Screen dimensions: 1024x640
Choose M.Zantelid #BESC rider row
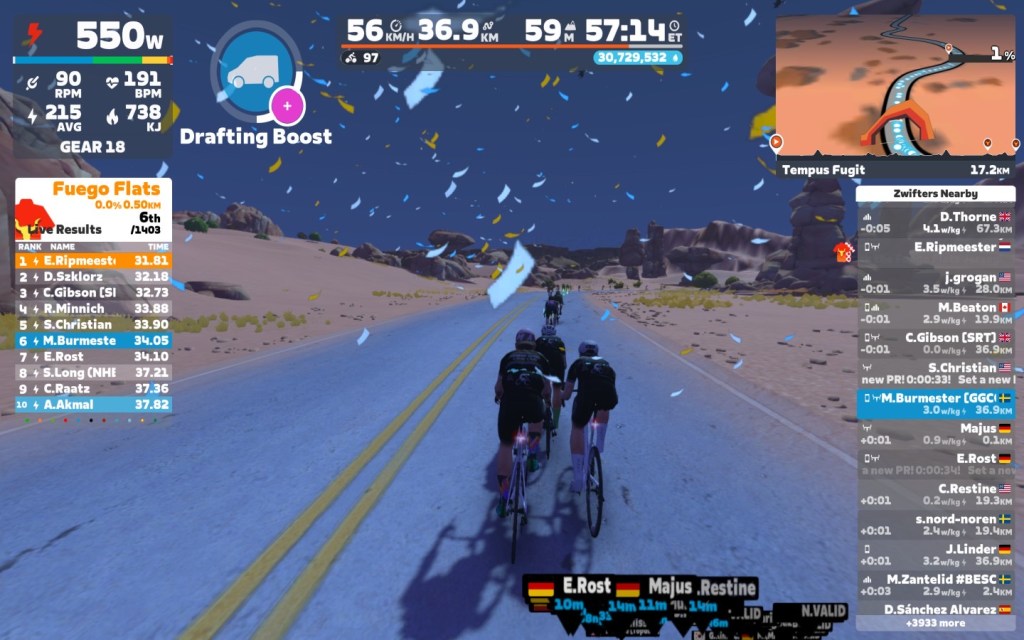936,585
